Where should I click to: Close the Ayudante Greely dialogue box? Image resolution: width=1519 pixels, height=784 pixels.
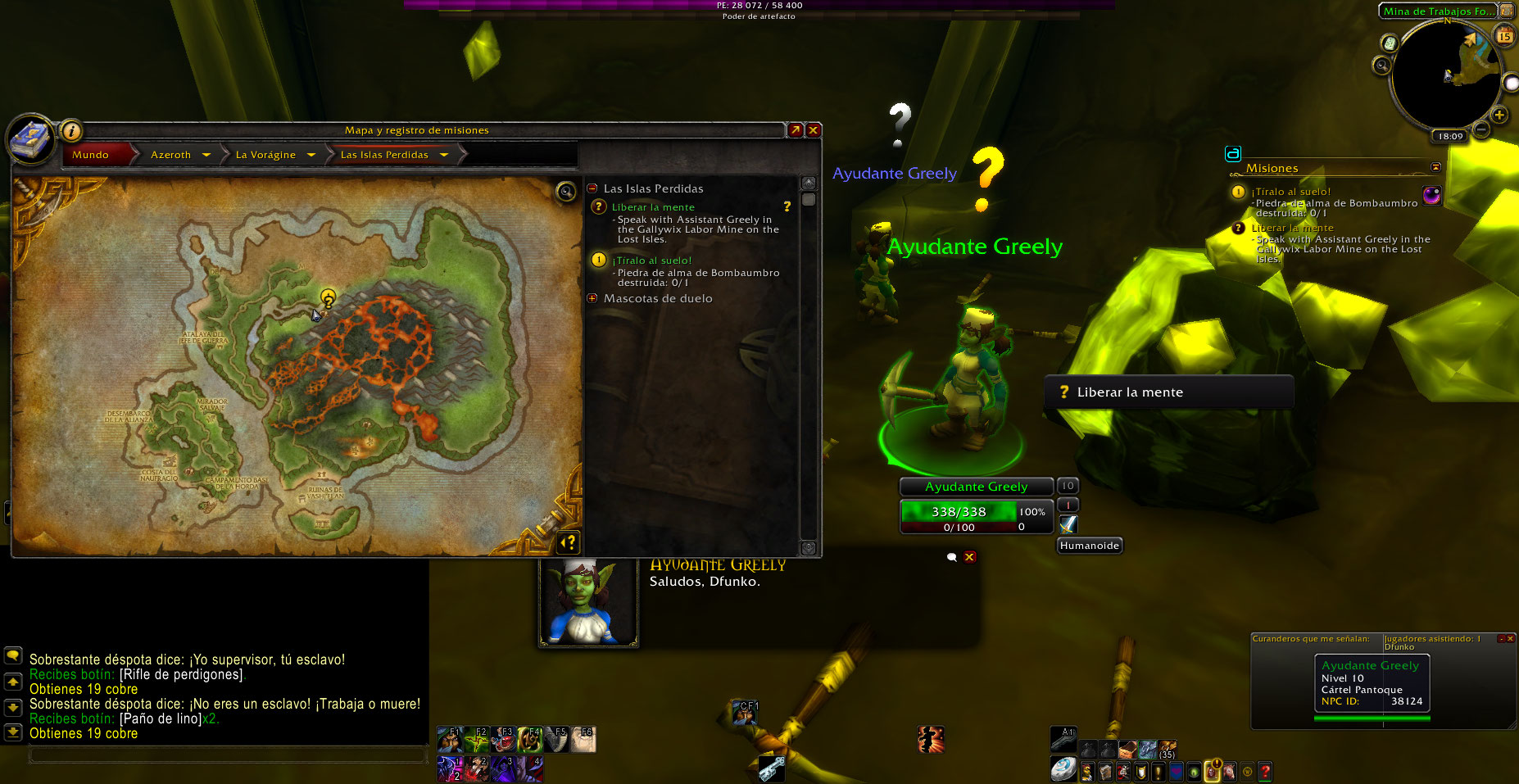969,557
